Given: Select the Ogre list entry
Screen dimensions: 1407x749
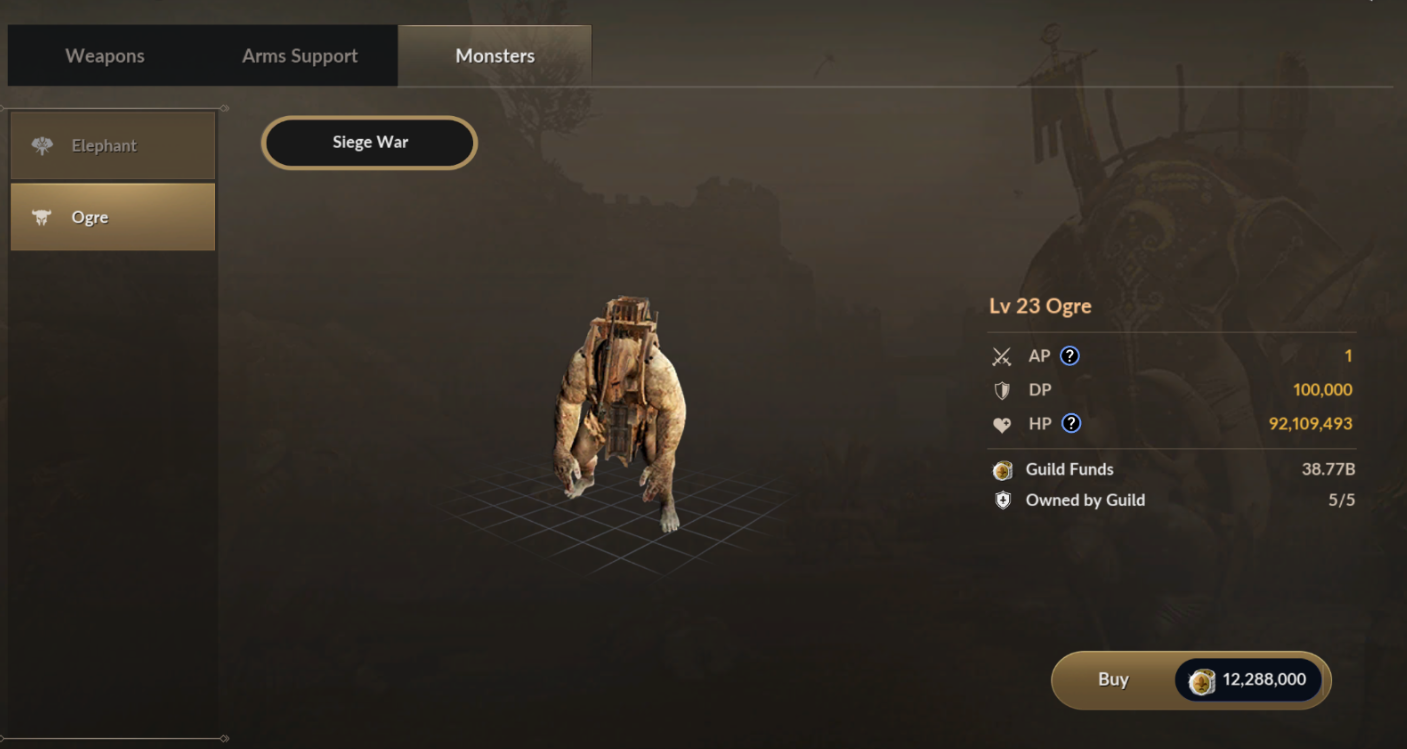Looking at the screenshot, I should point(113,217).
